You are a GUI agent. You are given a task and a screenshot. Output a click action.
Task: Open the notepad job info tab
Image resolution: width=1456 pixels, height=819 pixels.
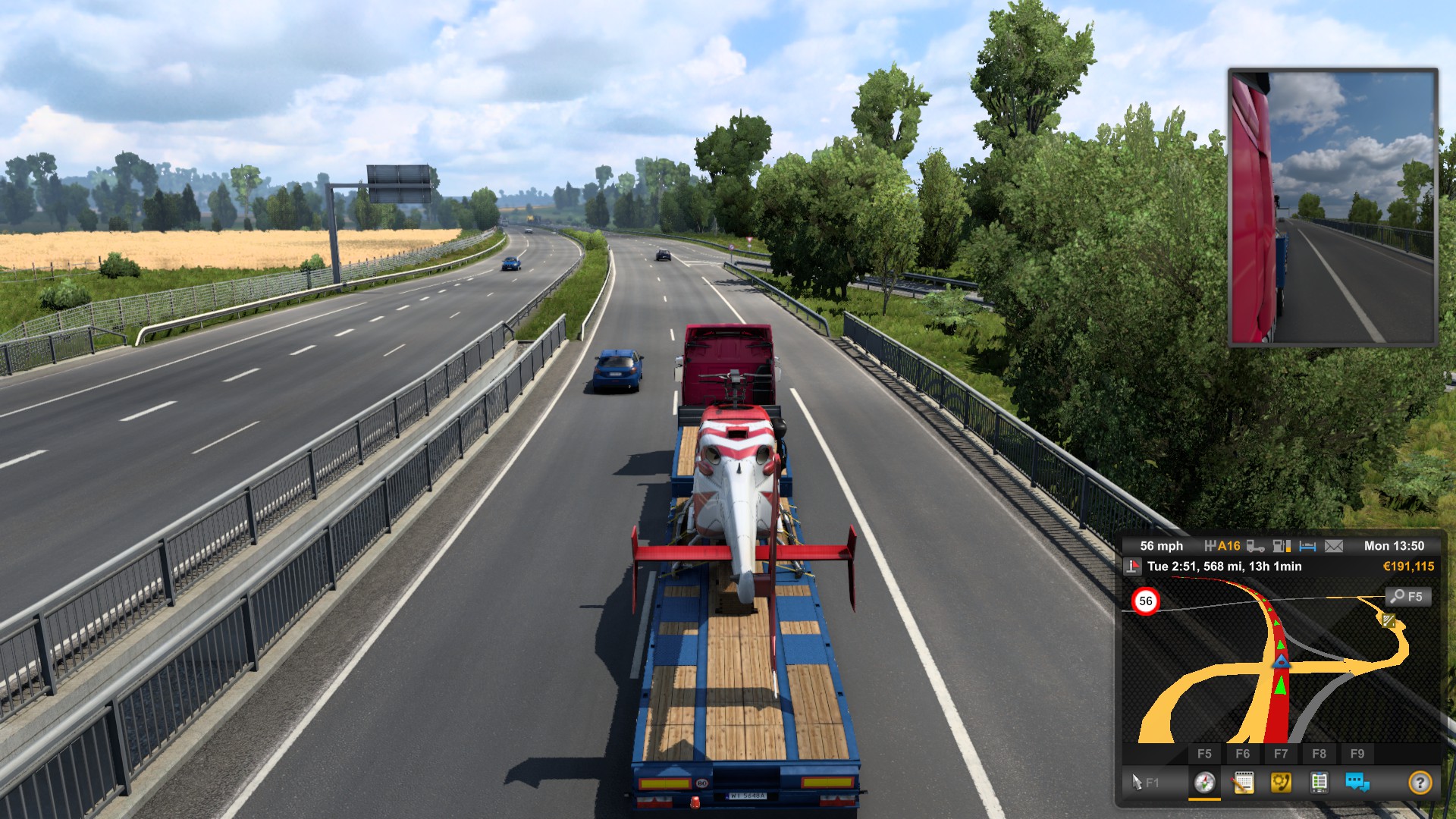pyautogui.click(x=1243, y=782)
